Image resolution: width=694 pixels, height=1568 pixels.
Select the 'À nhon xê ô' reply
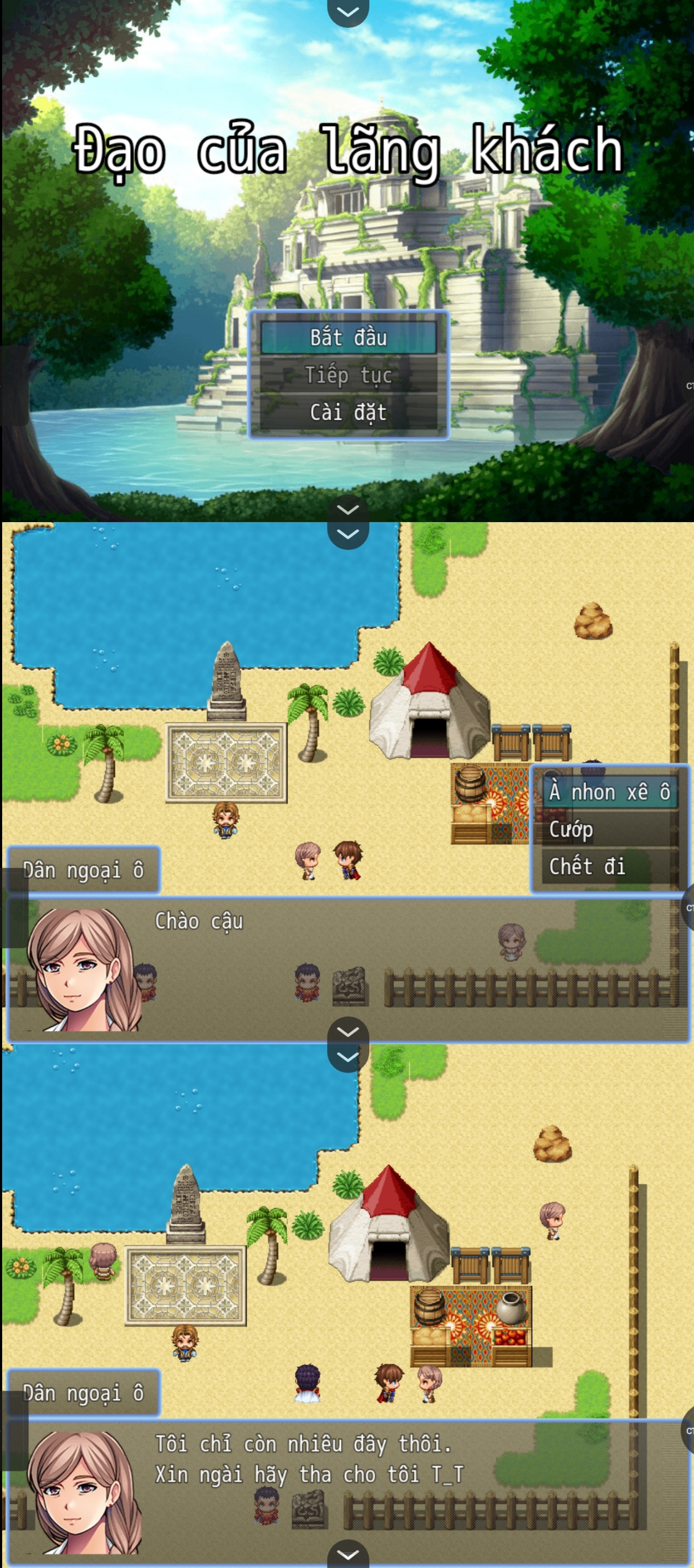tap(609, 792)
